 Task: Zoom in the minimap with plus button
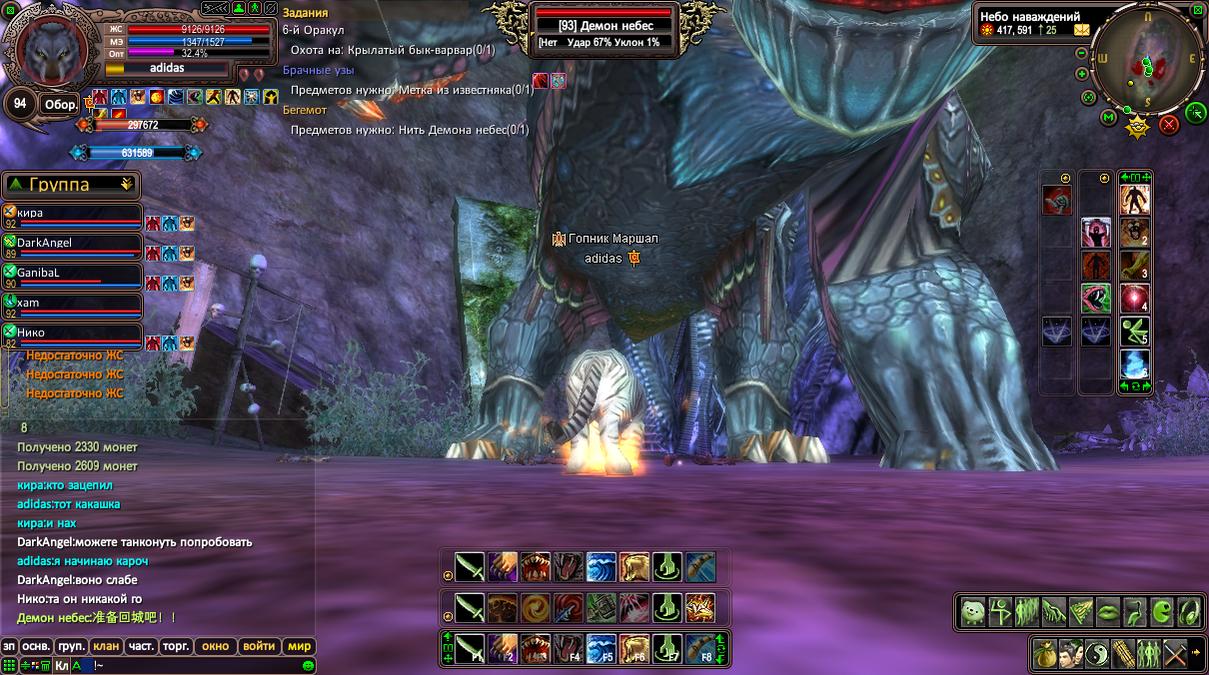[x=1082, y=73]
